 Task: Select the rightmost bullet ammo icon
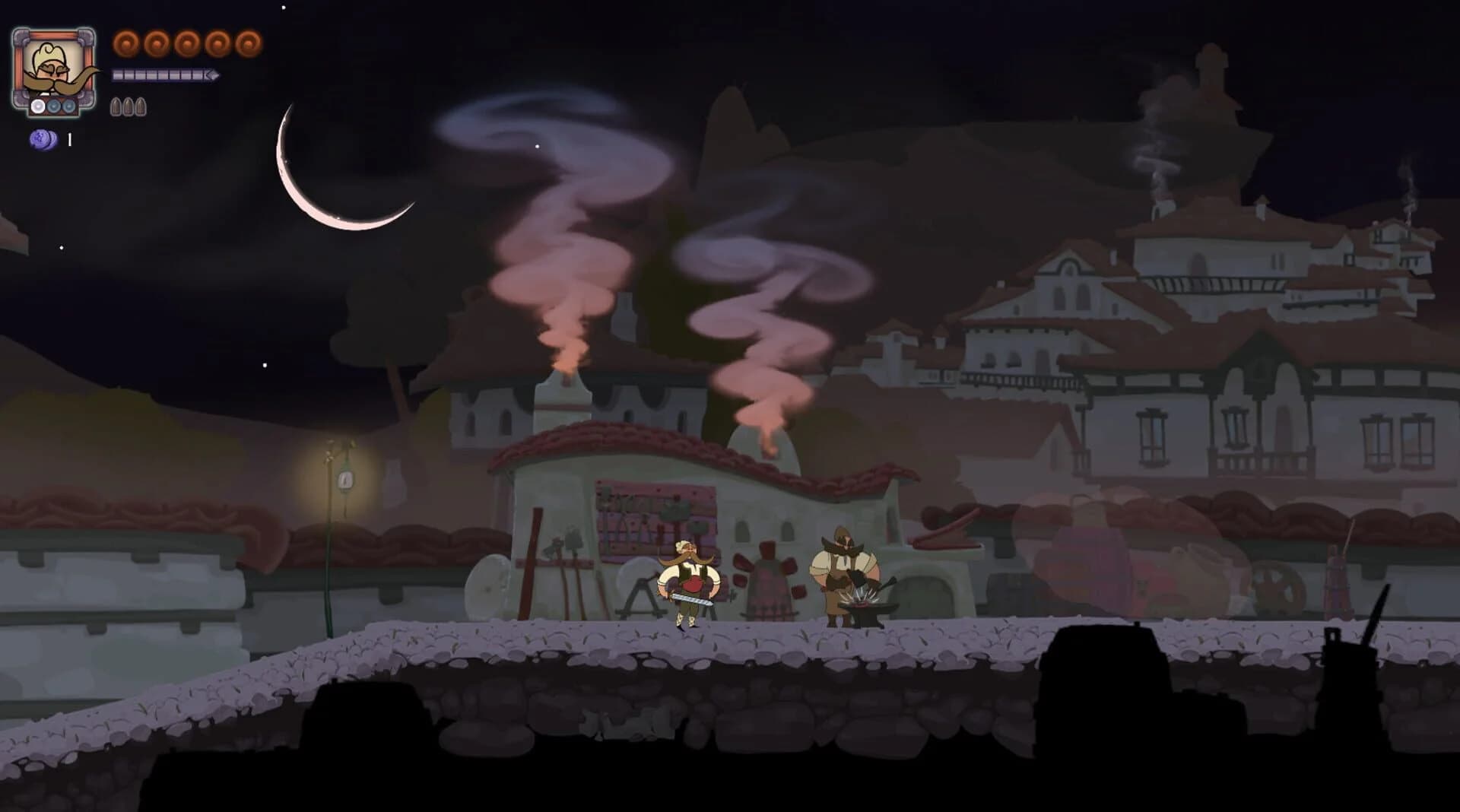(141, 107)
